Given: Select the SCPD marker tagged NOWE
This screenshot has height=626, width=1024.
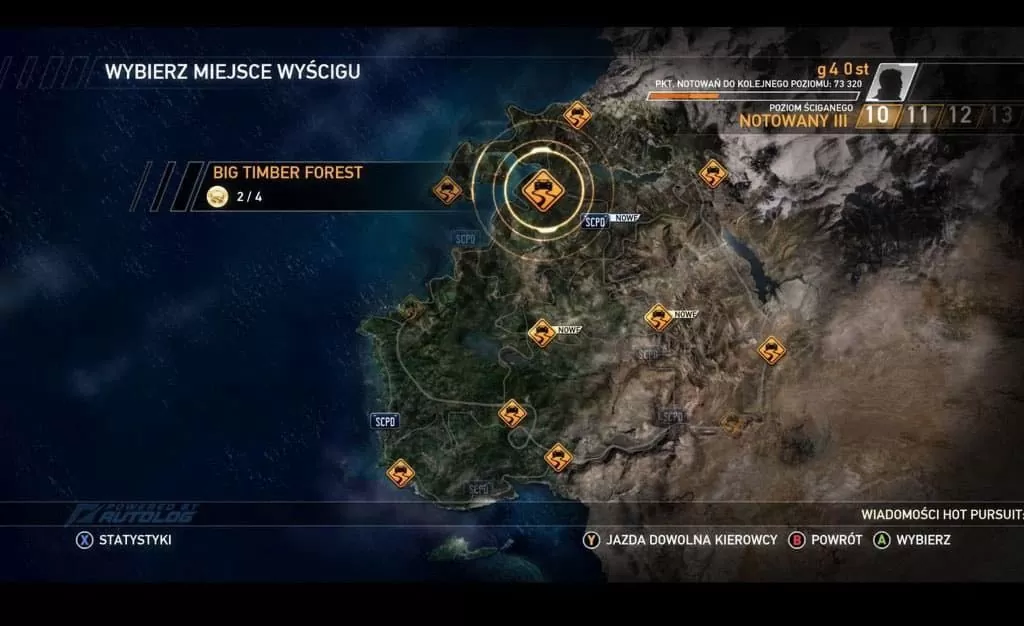Looking at the screenshot, I should tap(596, 221).
